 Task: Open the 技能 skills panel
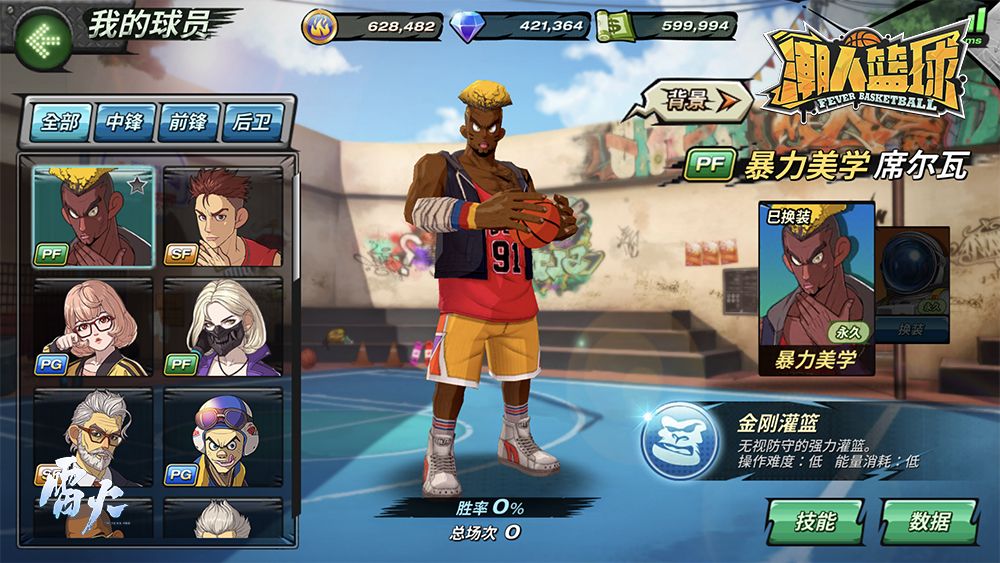(x=815, y=521)
